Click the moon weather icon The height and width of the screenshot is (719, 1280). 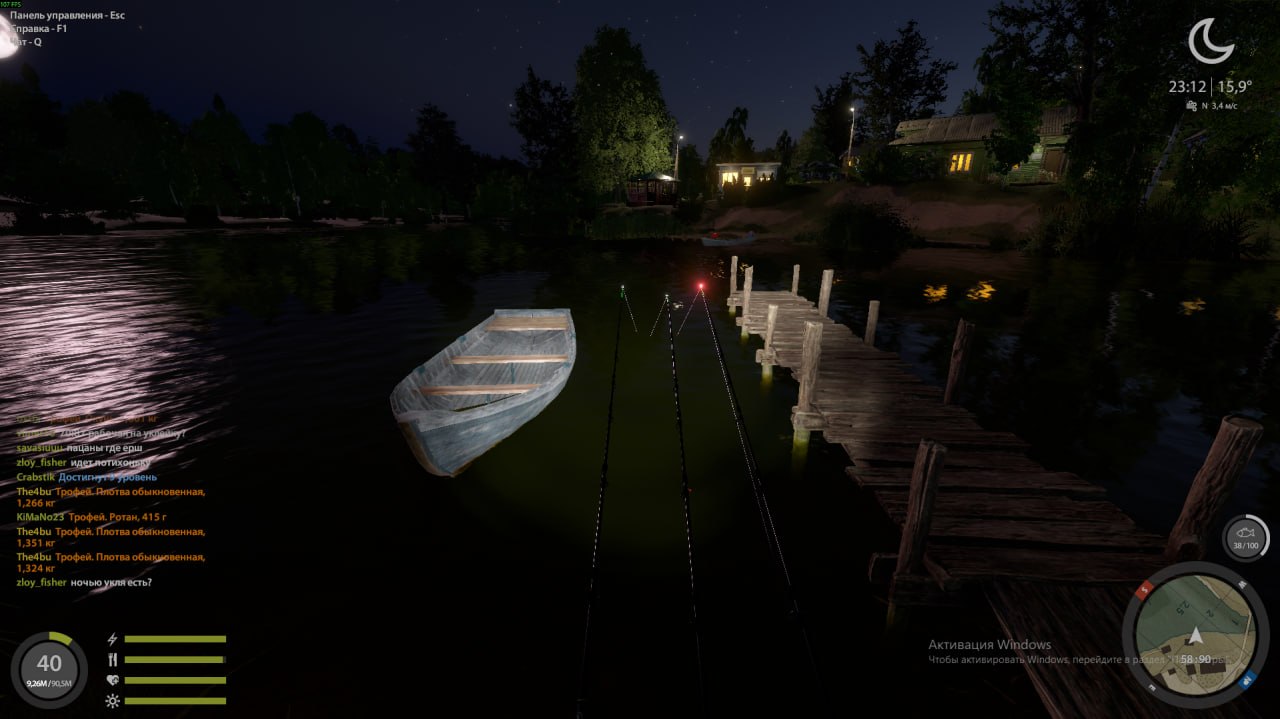[x=1210, y=41]
